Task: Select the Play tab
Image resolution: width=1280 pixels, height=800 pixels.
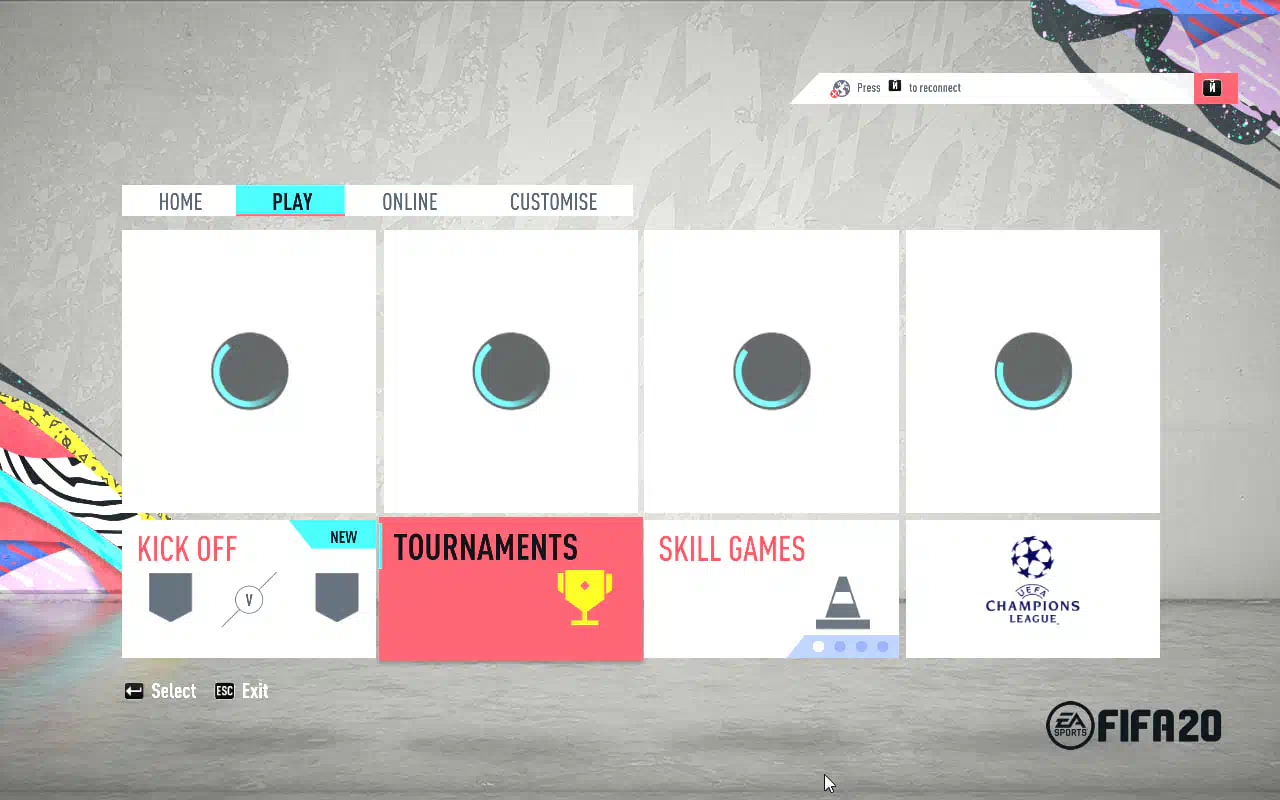Action: click(x=291, y=201)
